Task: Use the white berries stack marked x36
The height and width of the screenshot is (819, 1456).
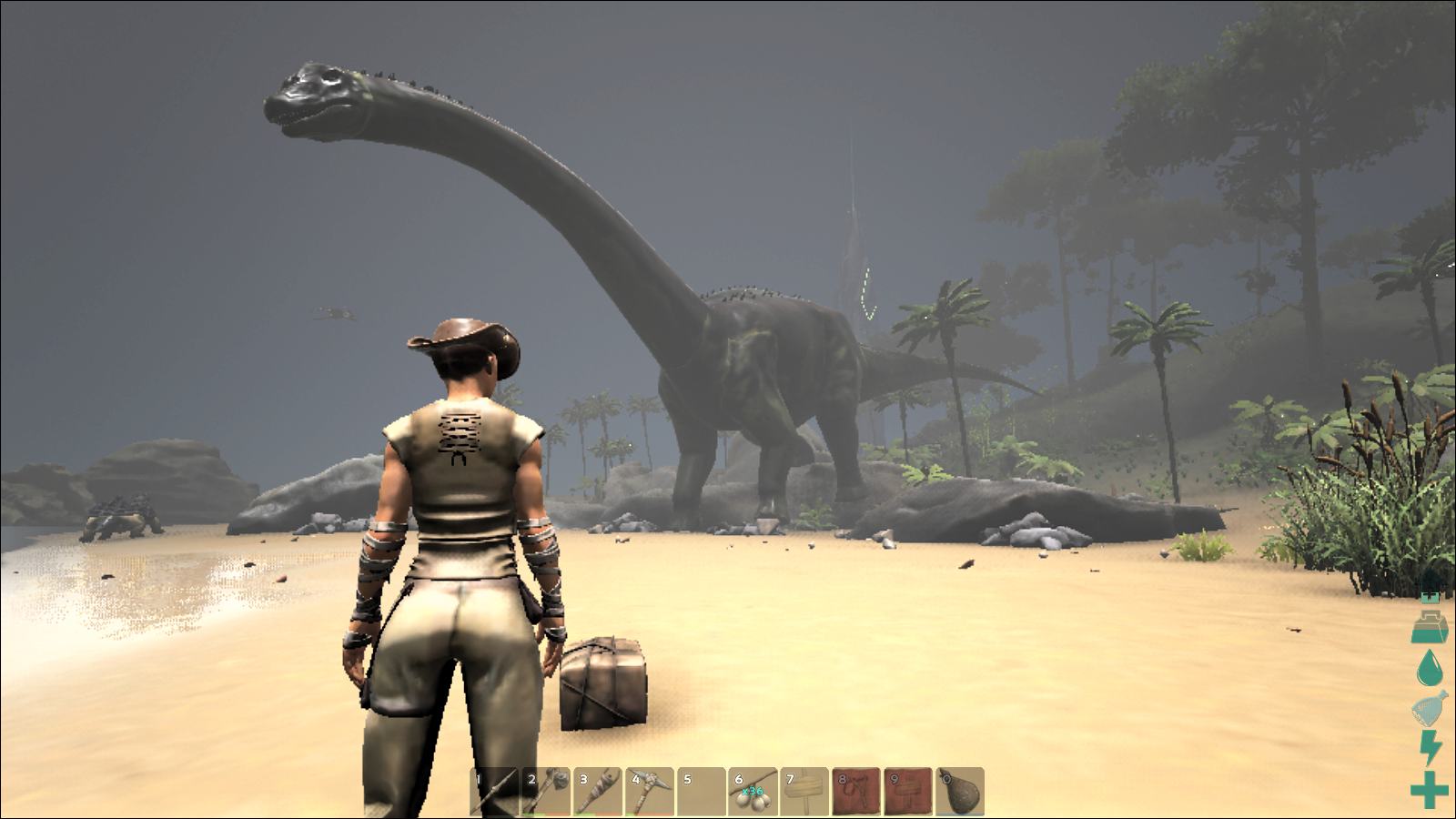Action: click(753, 792)
